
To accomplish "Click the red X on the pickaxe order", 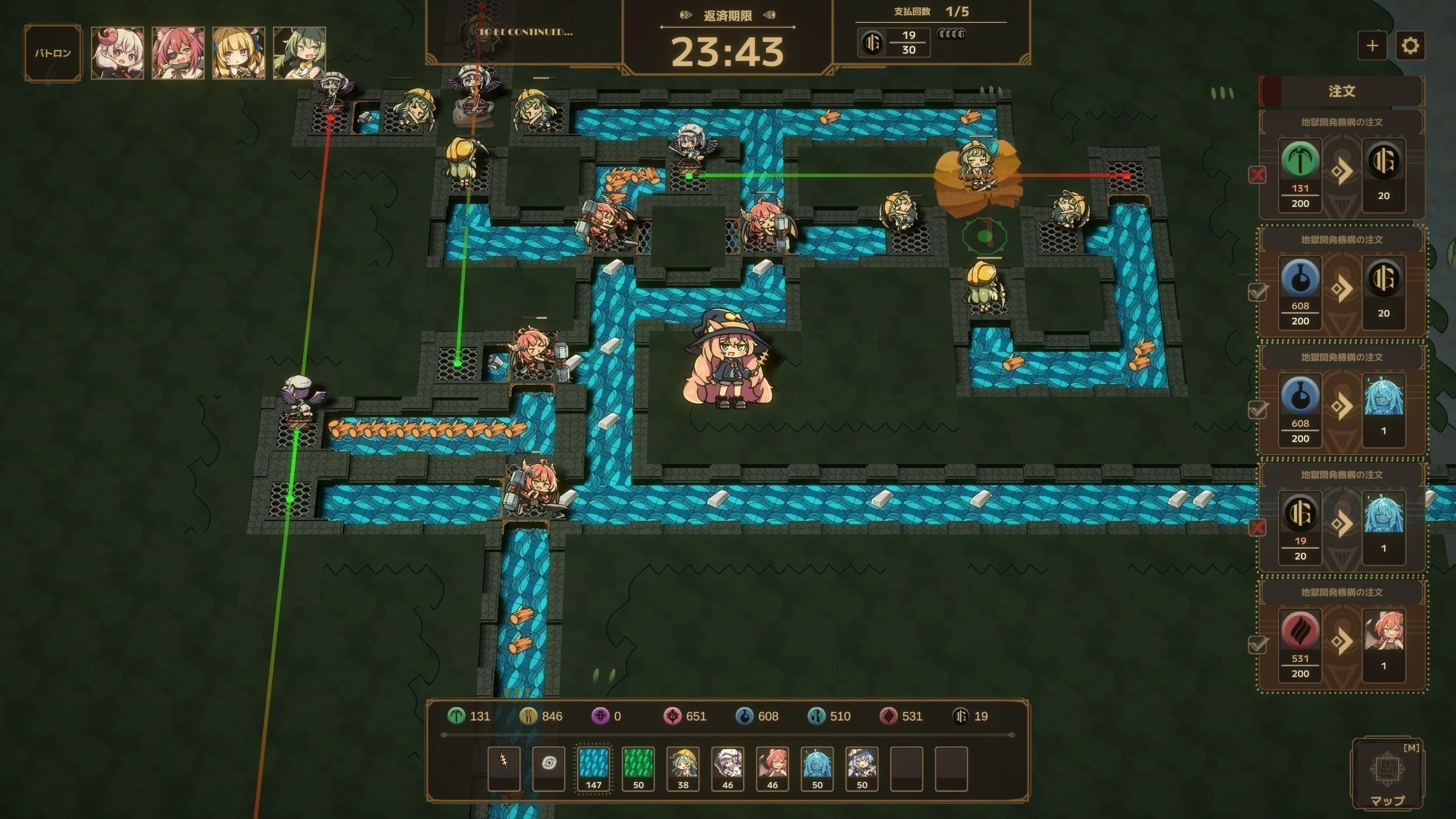I will 1257,175.
